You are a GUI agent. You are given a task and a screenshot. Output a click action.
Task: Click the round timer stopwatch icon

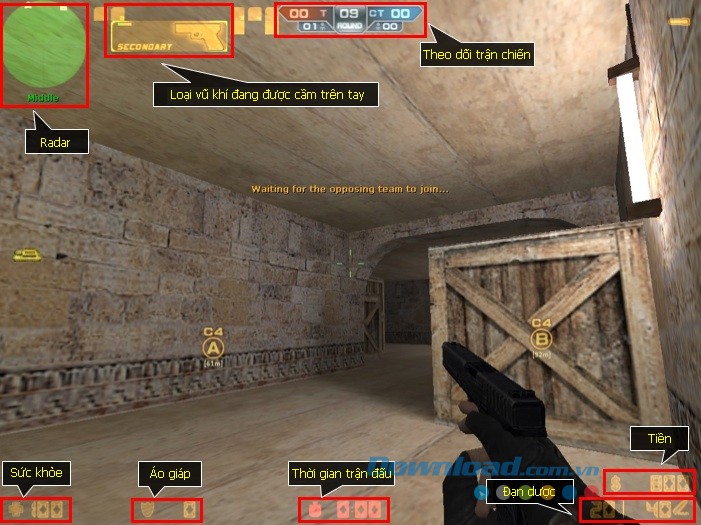click(314, 510)
